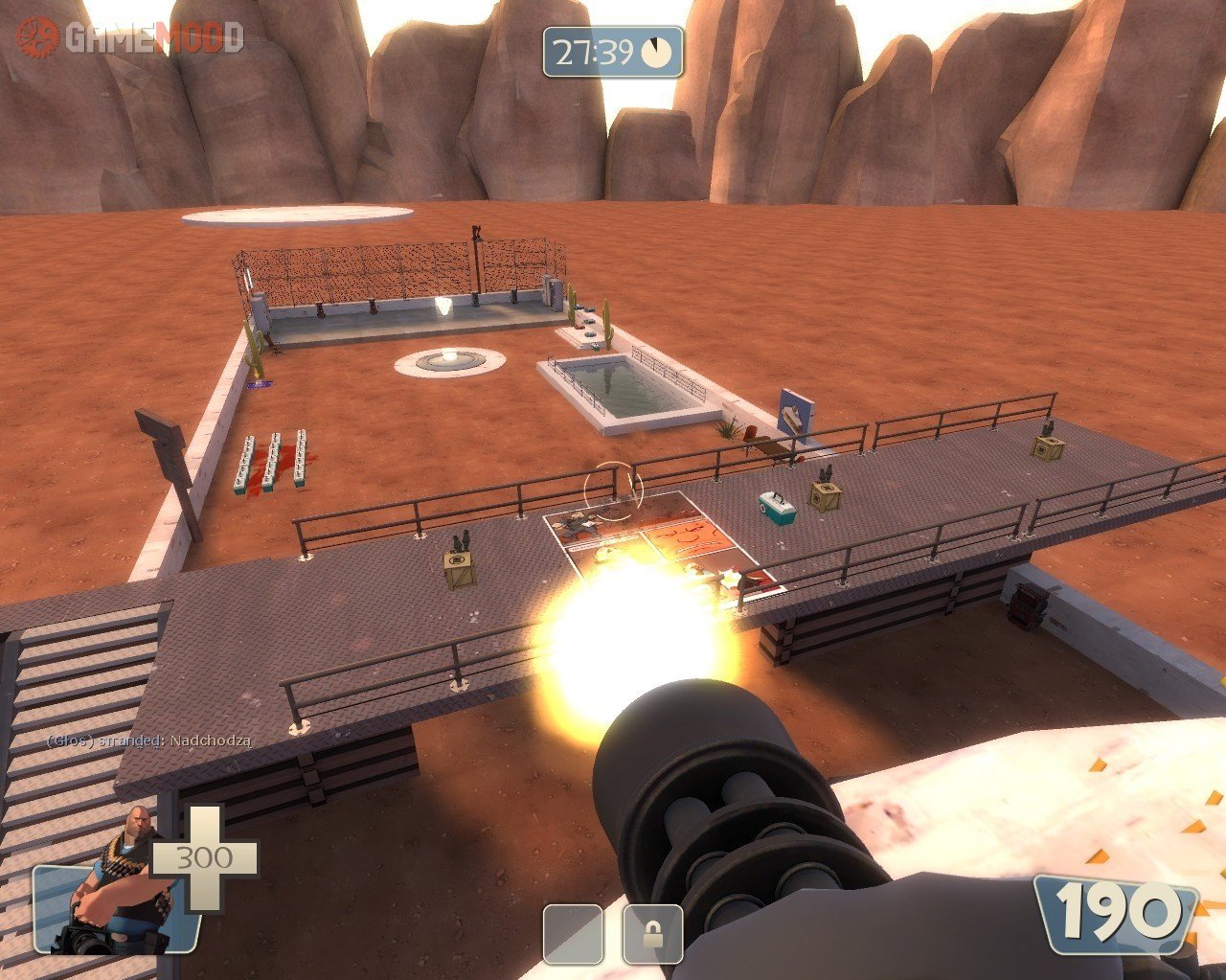Select the locked control point icon
The height and width of the screenshot is (980, 1226).
click(x=652, y=933)
